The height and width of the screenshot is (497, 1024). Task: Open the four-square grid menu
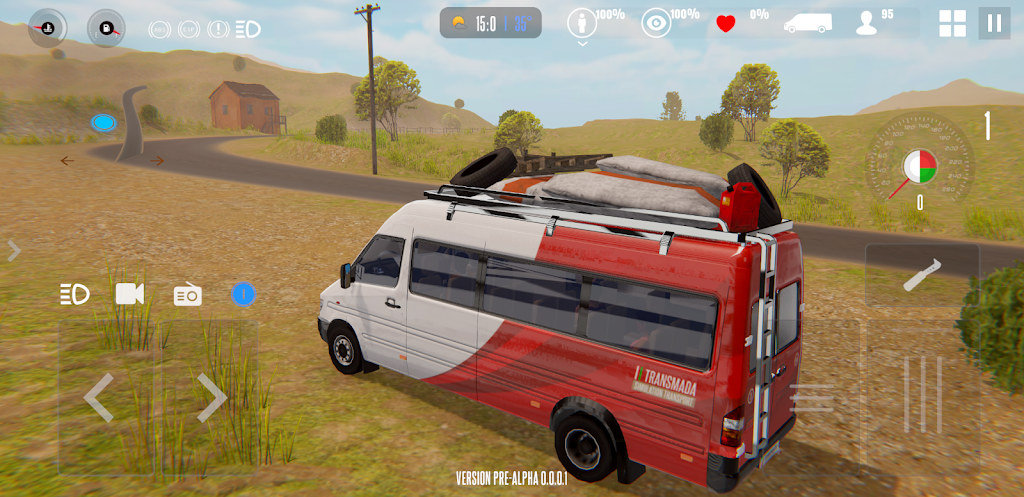click(952, 23)
